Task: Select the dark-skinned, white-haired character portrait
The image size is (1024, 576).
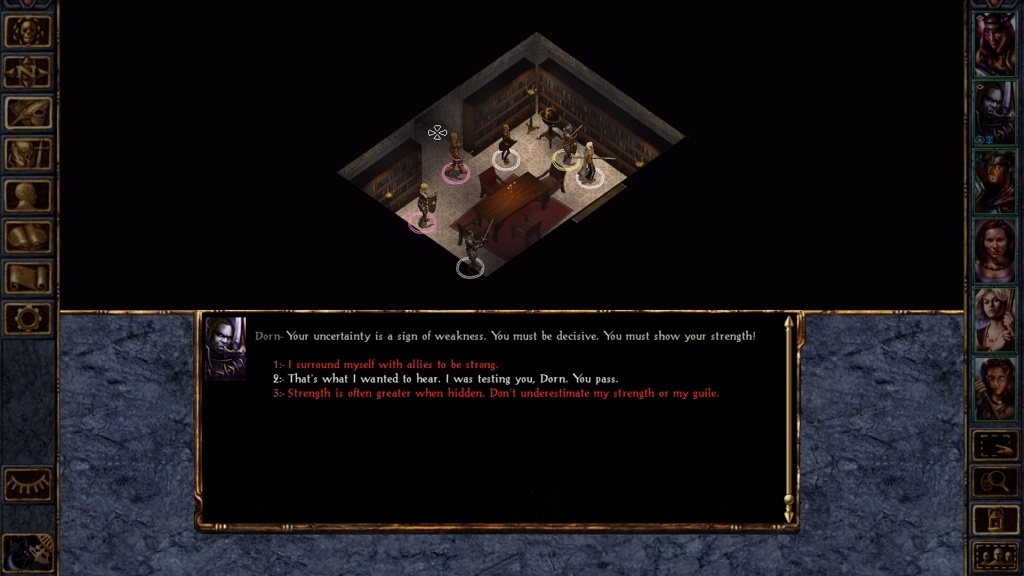Action: coord(995,112)
